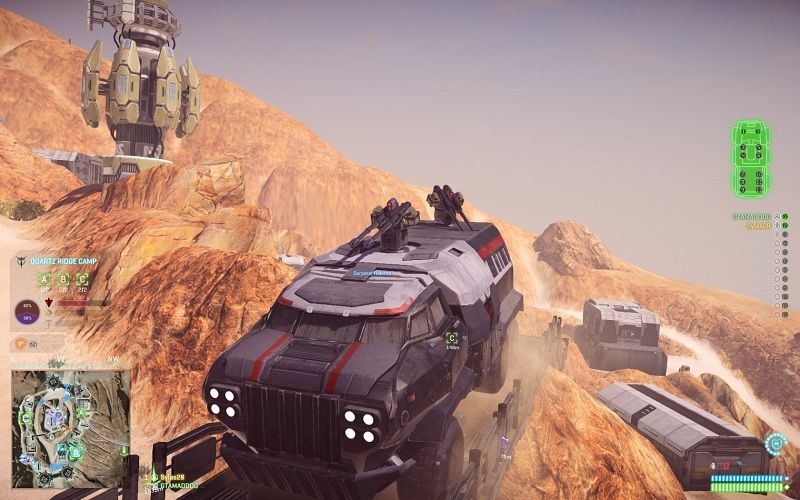
Task: Select capture point C in facility tracker
Action: [82, 280]
